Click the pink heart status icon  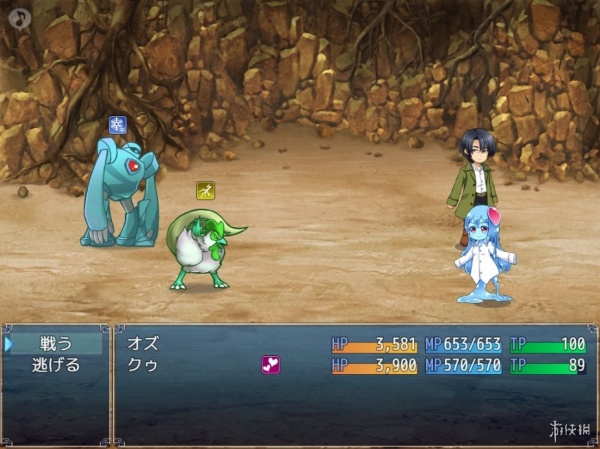pyautogui.click(x=270, y=365)
